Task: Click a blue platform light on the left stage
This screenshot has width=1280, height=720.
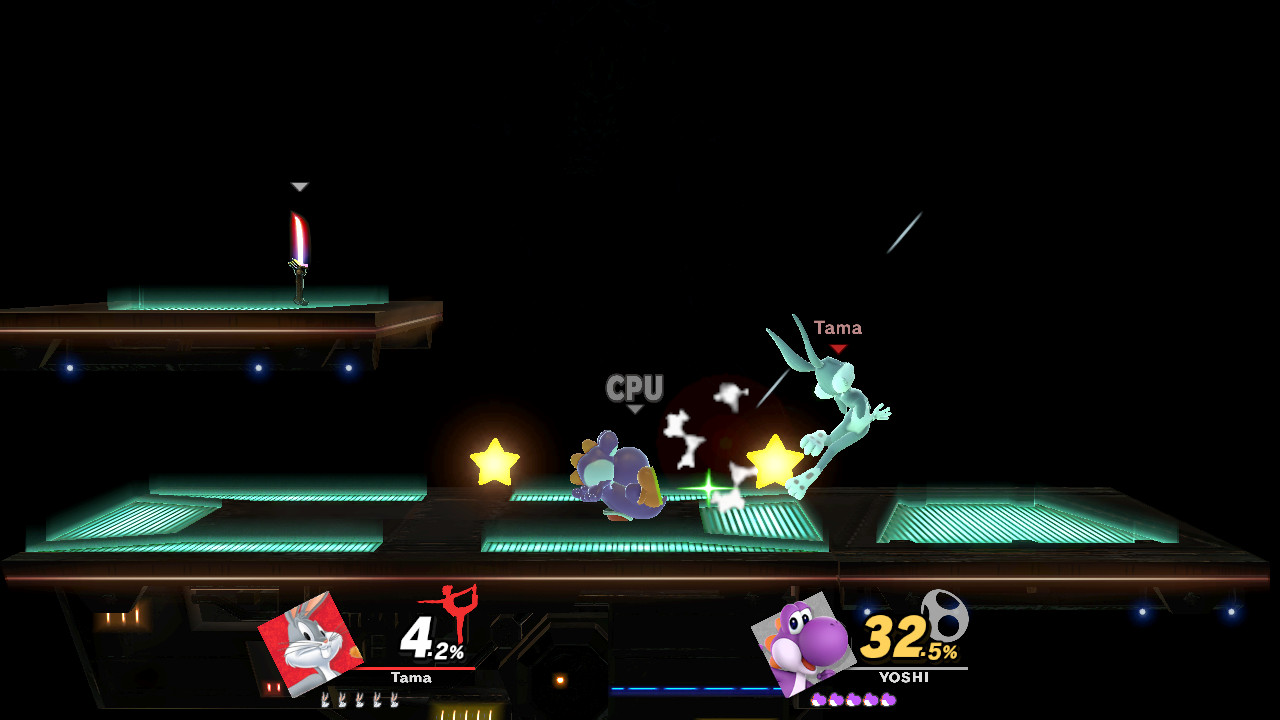Action: pyautogui.click(x=68, y=370)
